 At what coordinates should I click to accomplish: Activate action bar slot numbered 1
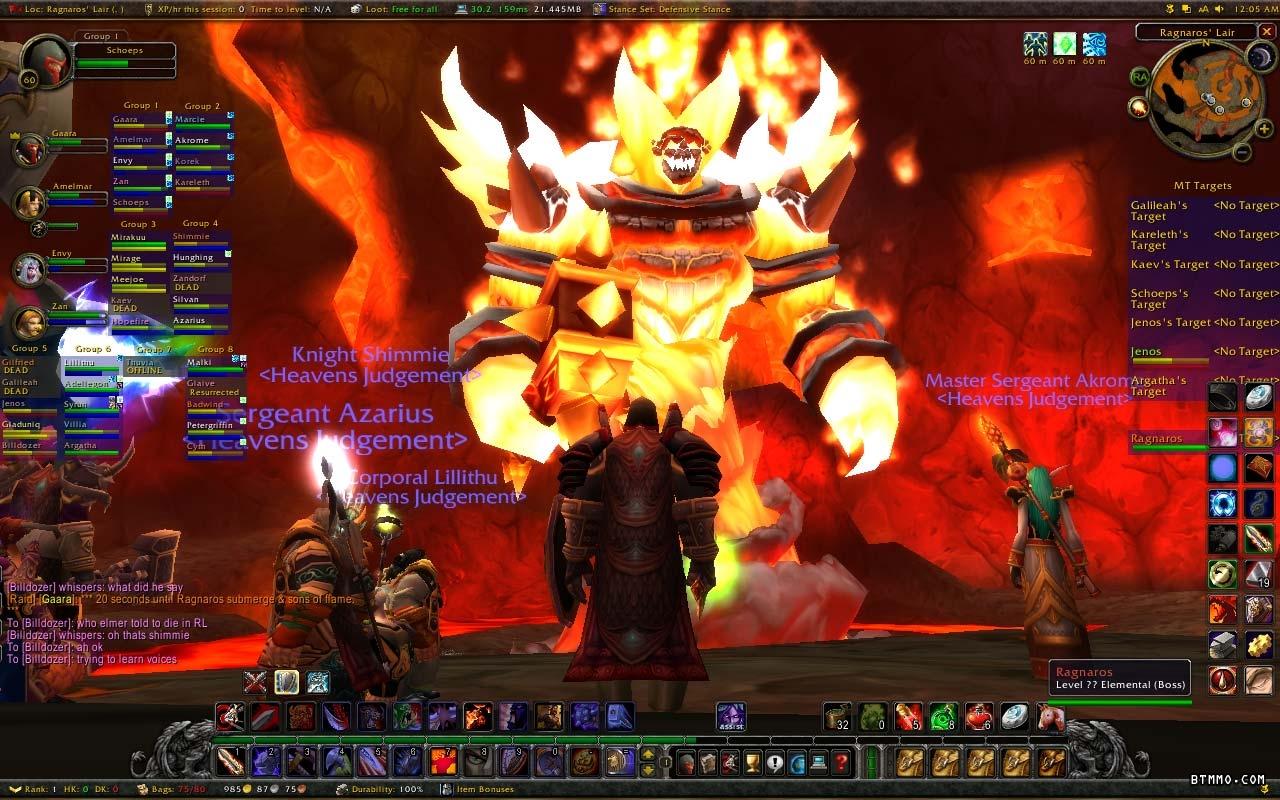tap(229, 762)
